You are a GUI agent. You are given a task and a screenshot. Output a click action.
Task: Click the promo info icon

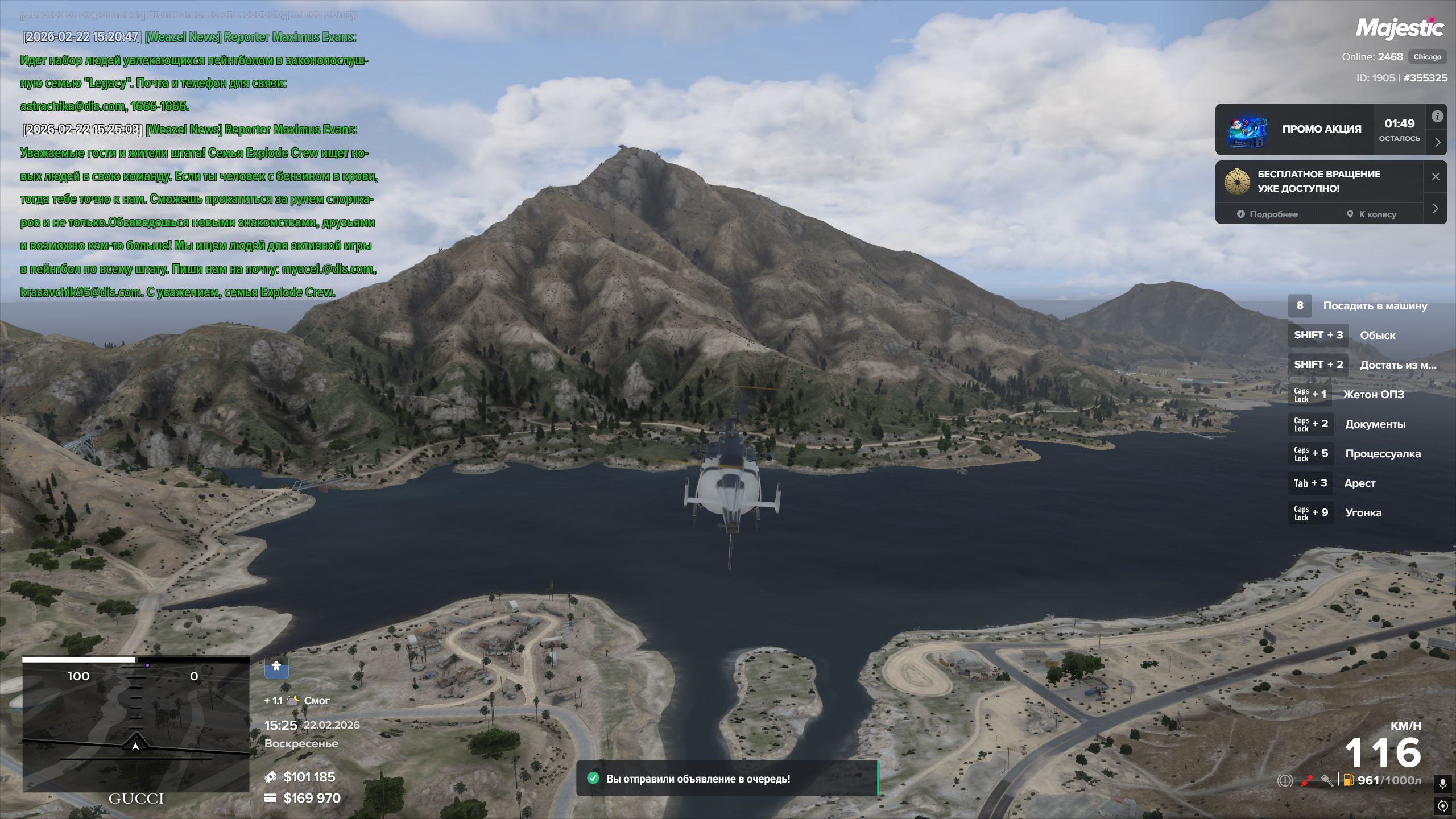(1437, 117)
